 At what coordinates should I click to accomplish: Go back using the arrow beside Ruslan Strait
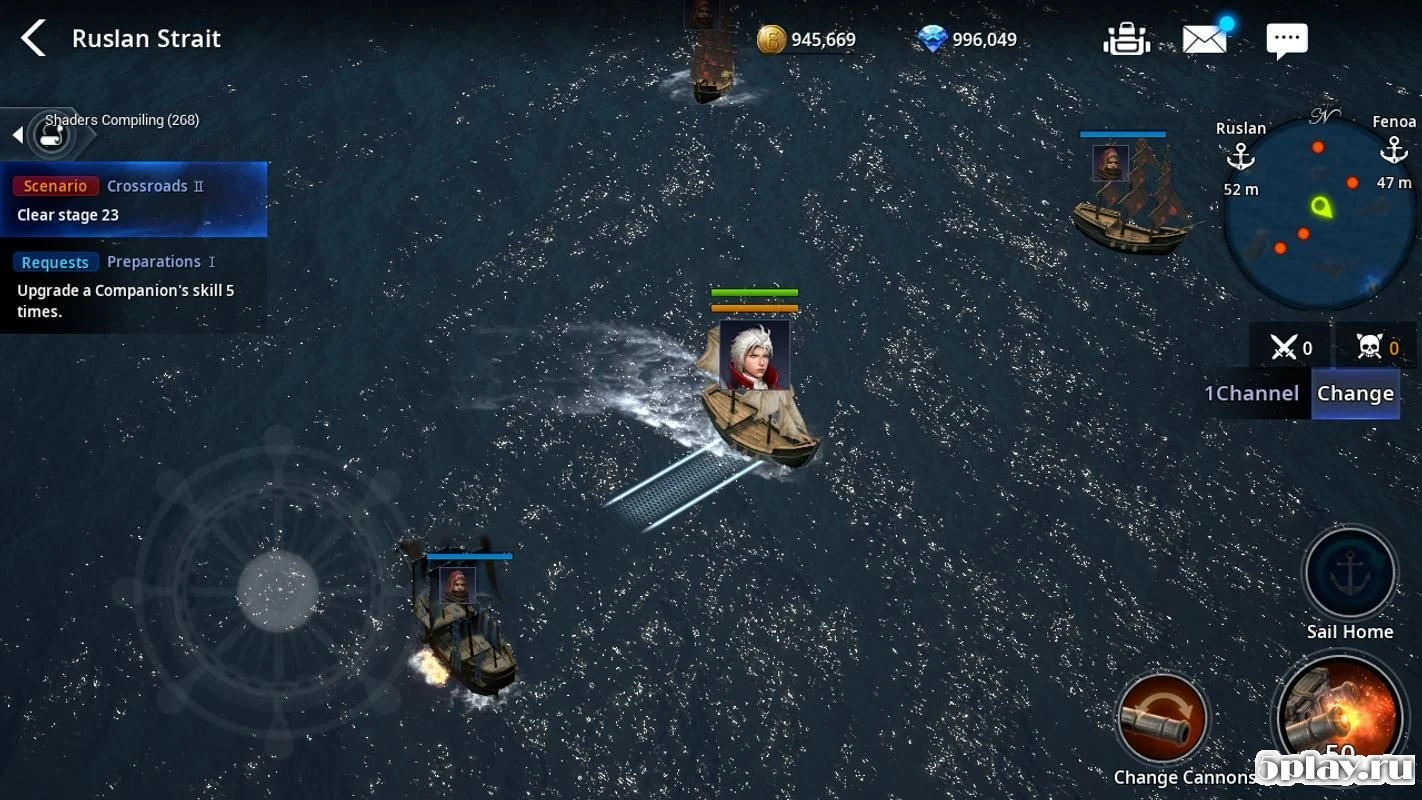(34, 39)
